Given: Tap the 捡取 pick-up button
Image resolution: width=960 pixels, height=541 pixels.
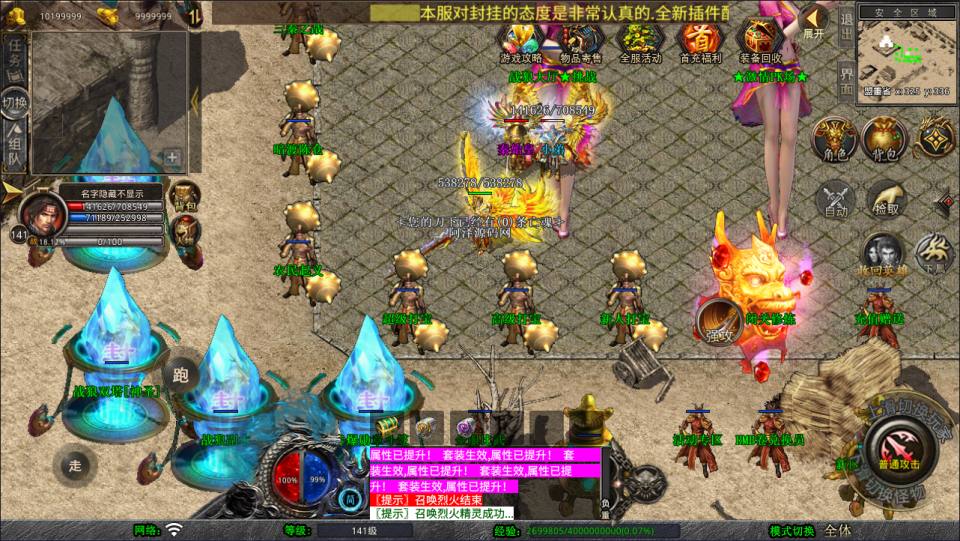Looking at the screenshot, I should click(886, 200).
